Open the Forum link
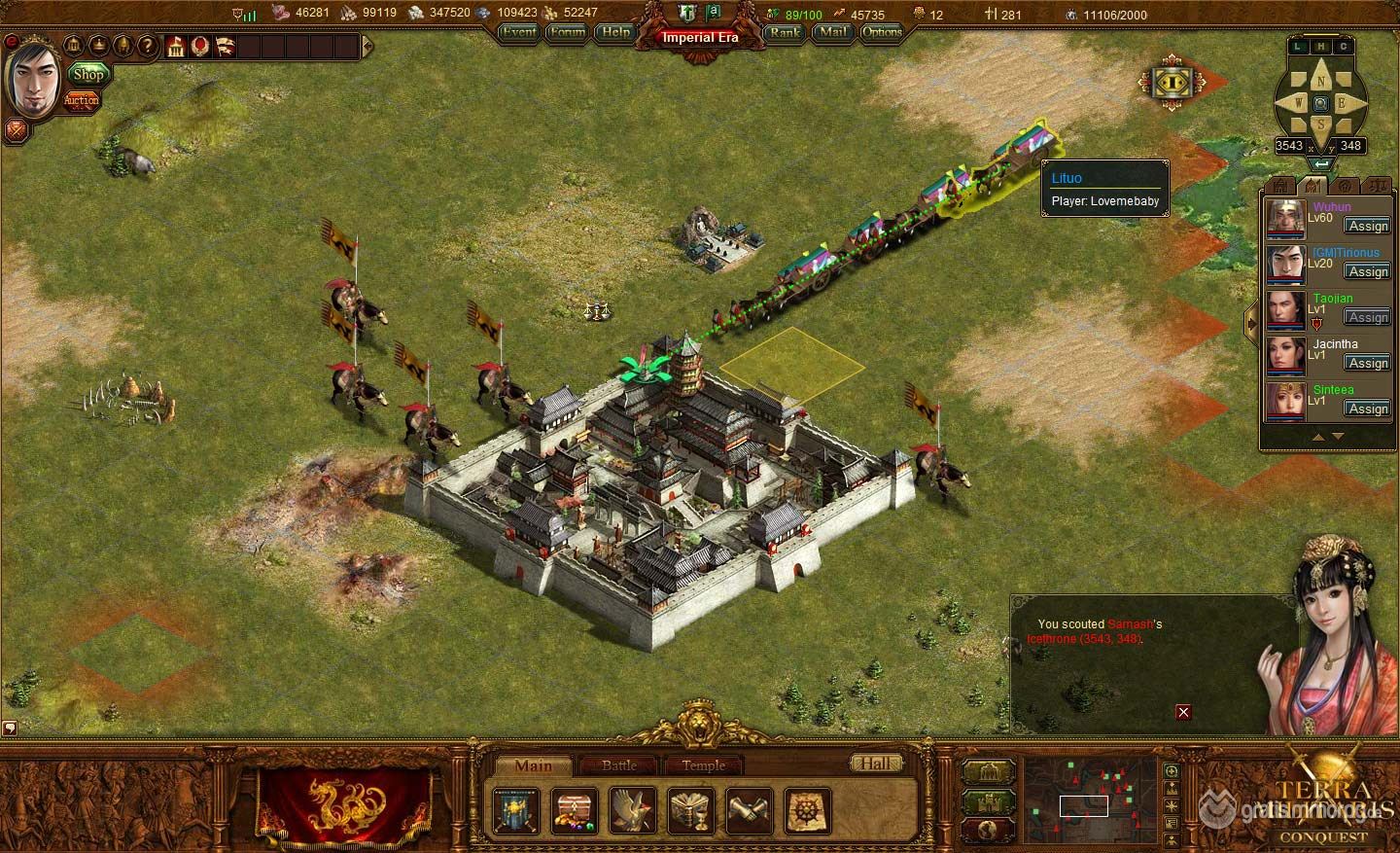This screenshot has width=1400, height=853. pos(567,32)
